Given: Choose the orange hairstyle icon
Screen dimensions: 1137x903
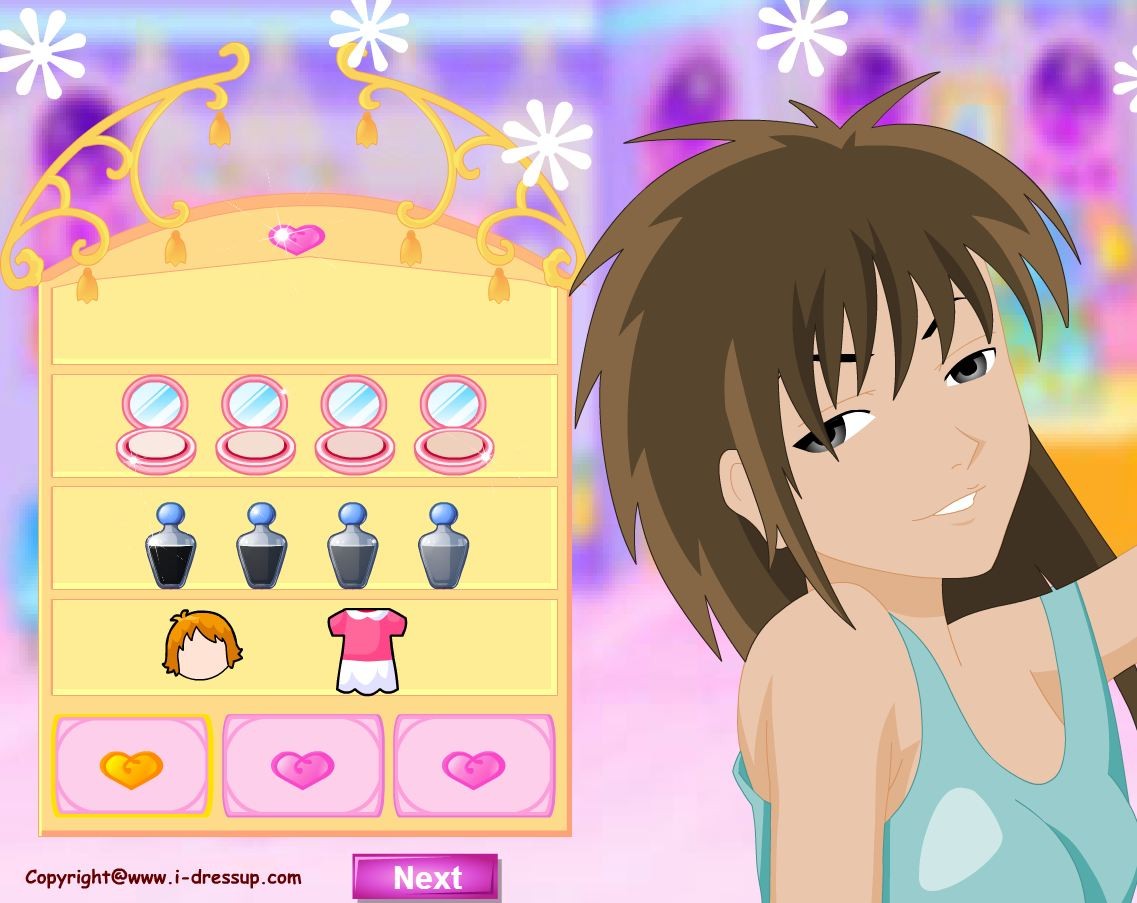Looking at the screenshot, I should pyautogui.click(x=203, y=644).
